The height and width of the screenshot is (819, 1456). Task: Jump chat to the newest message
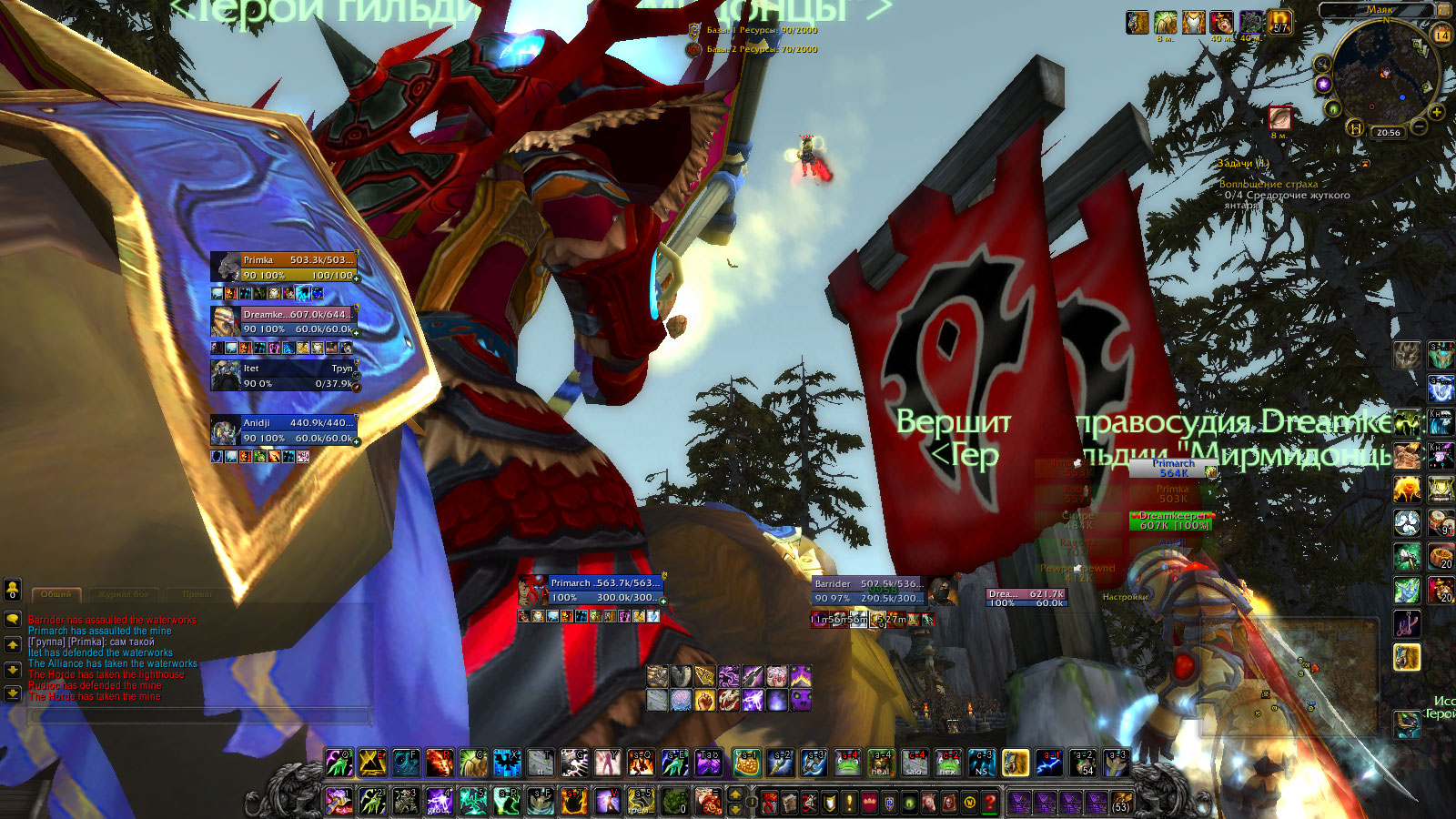tap(13, 693)
